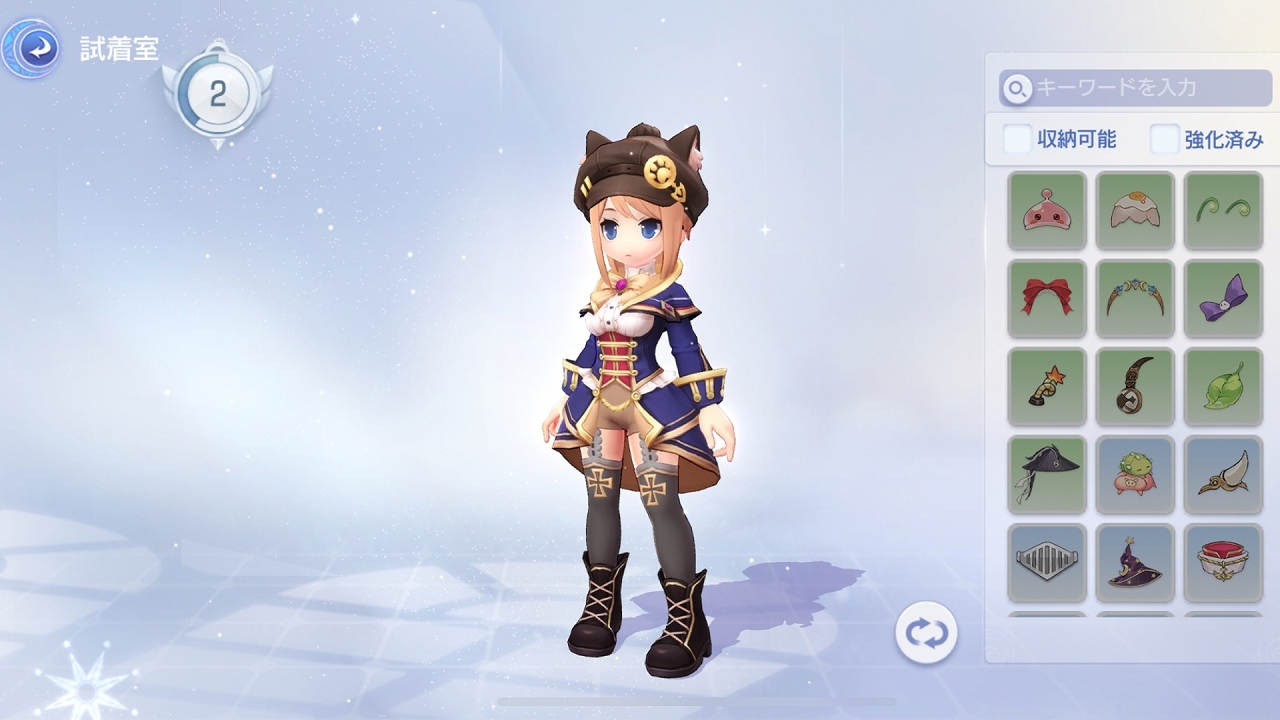Choose the fried egg shell hat
The image size is (1280, 720).
[x=1135, y=210]
